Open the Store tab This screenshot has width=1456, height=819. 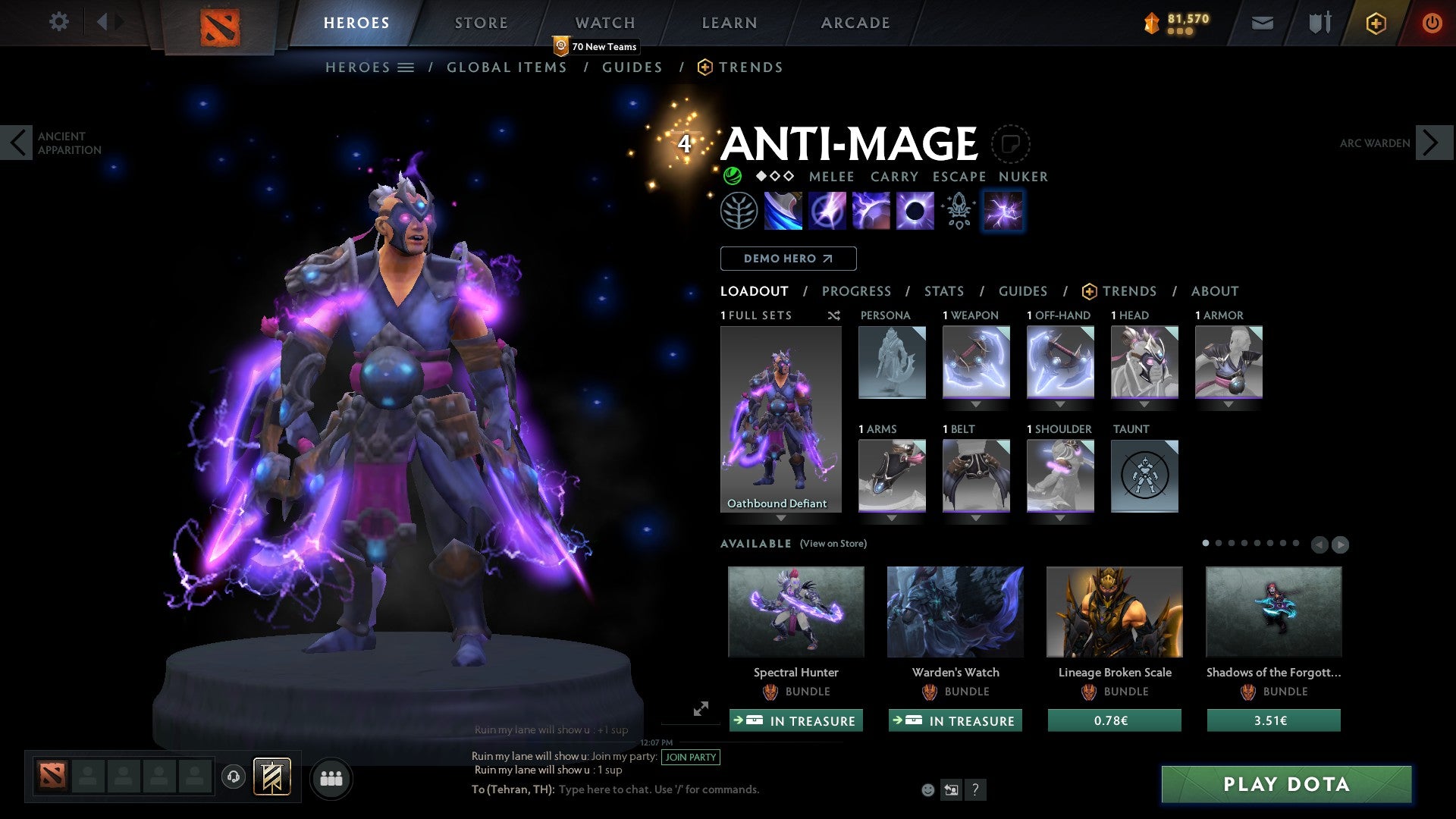481,23
